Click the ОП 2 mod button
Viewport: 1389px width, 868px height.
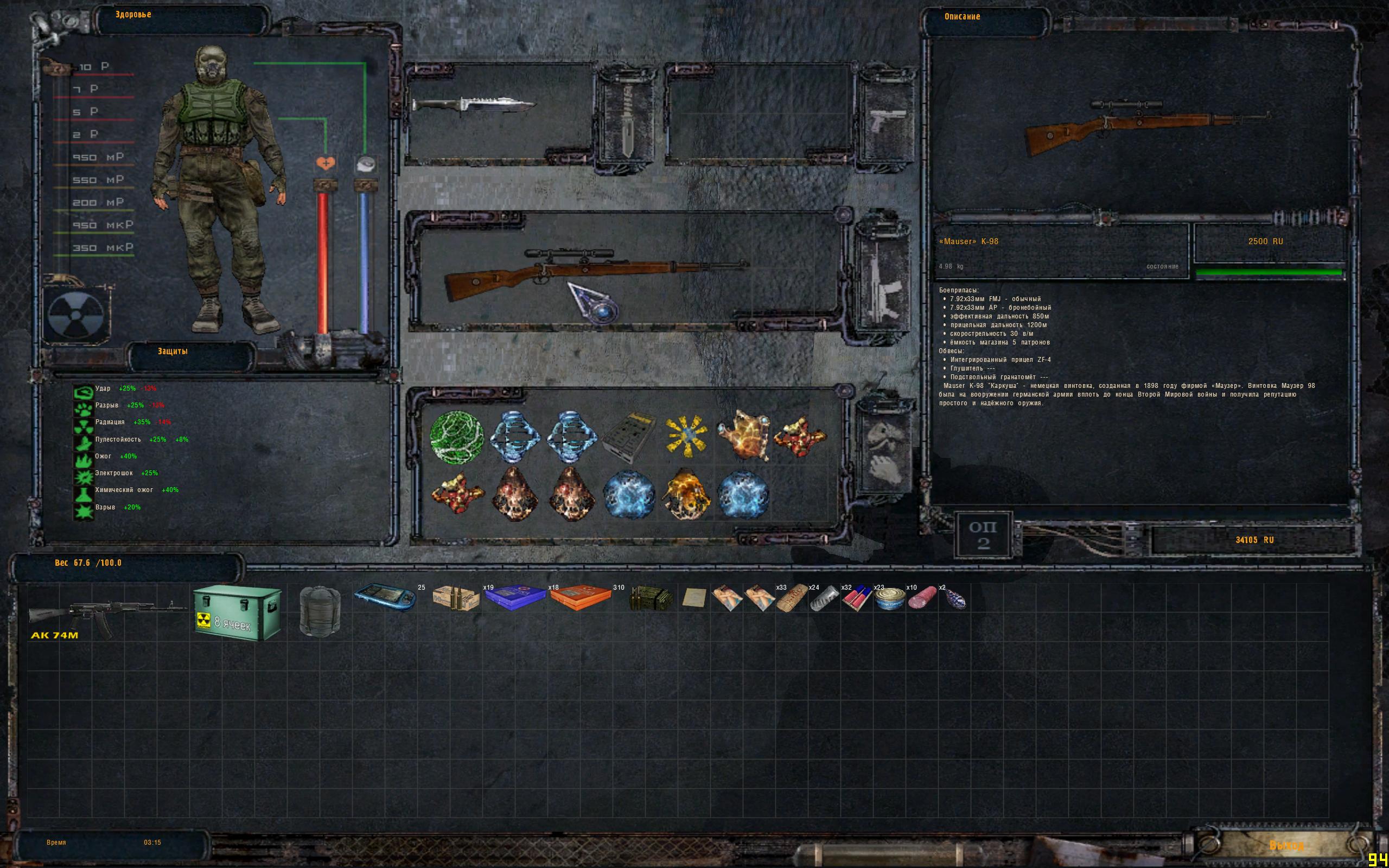pos(983,535)
